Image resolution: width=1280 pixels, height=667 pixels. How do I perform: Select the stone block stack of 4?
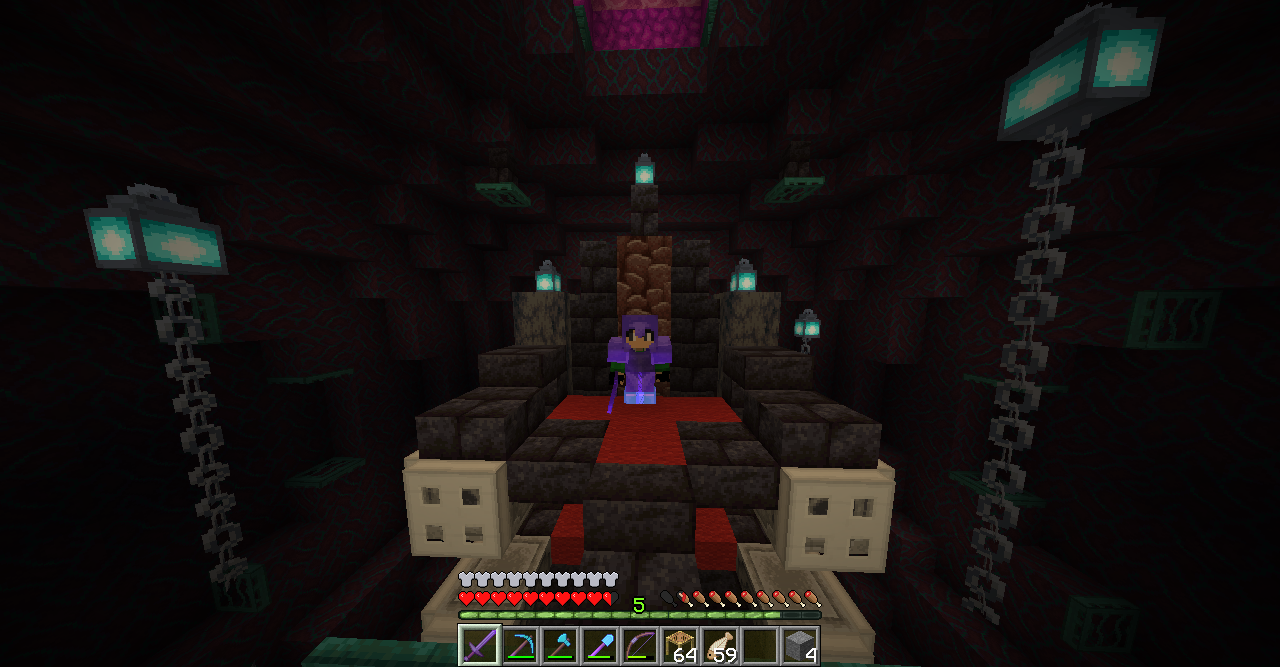pyautogui.click(x=800, y=645)
